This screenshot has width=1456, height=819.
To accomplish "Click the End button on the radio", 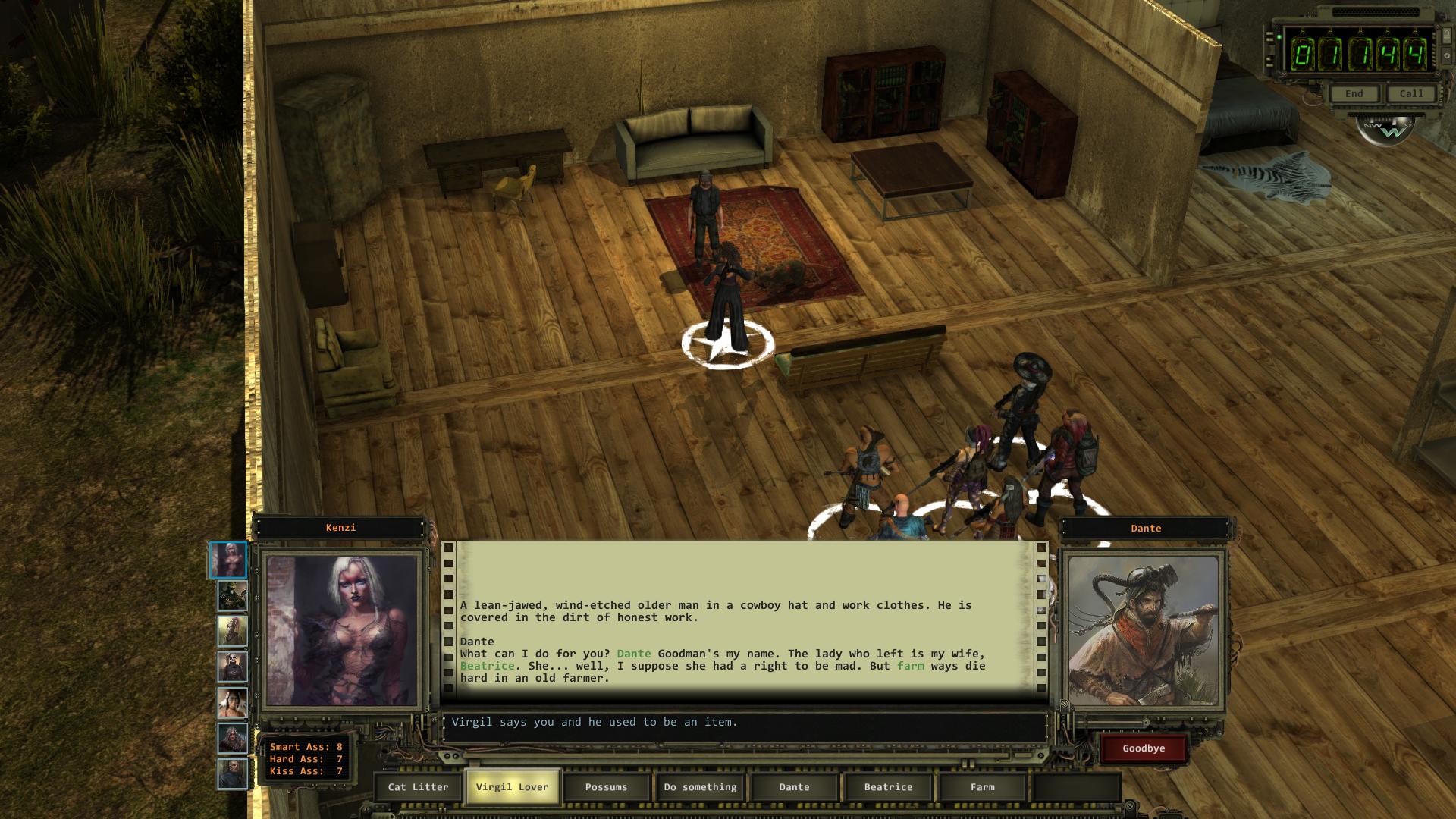I will [x=1354, y=94].
